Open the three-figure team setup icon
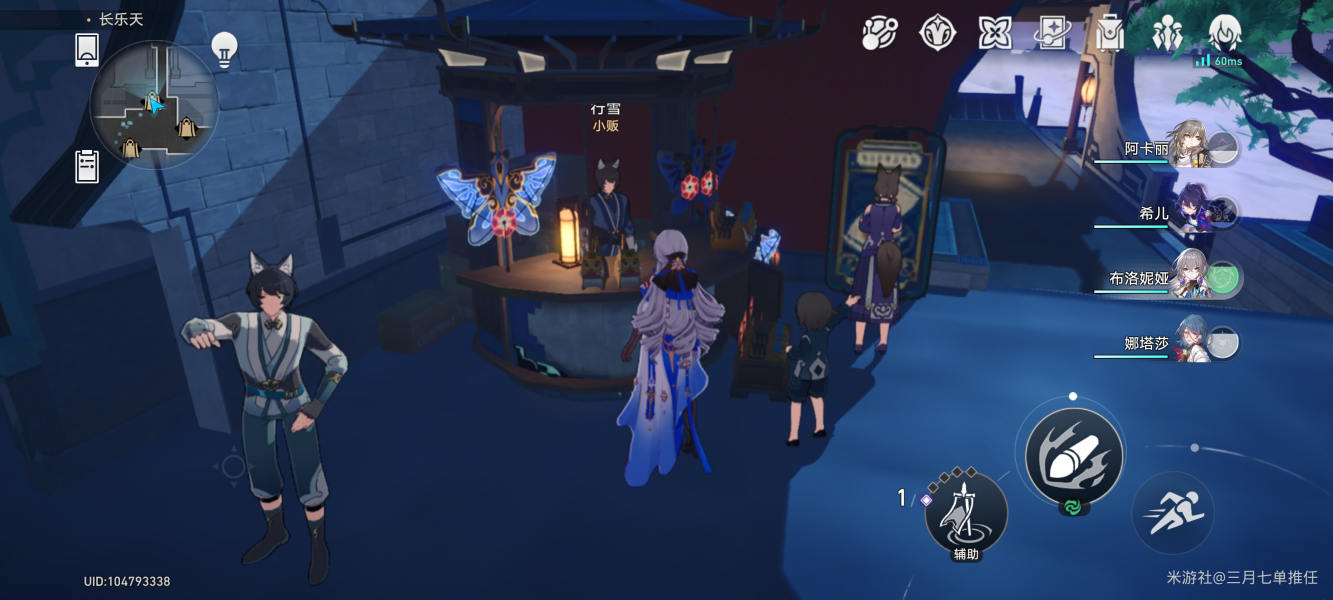 coord(1167,33)
